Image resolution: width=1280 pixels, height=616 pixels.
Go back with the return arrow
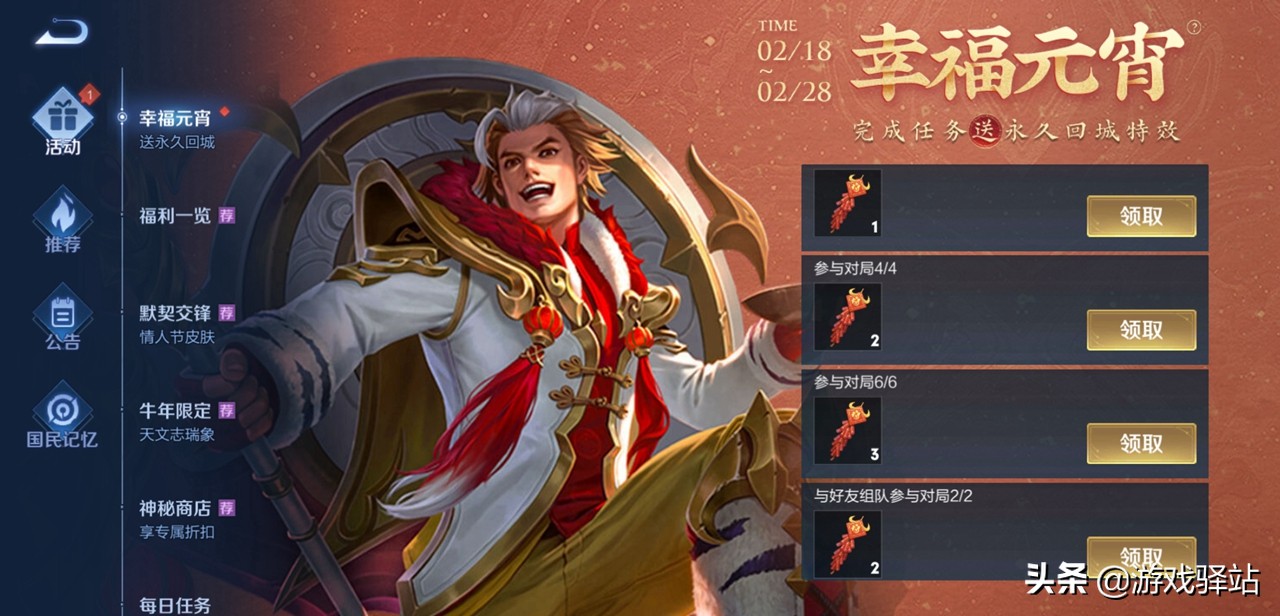pyautogui.click(x=61, y=33)
